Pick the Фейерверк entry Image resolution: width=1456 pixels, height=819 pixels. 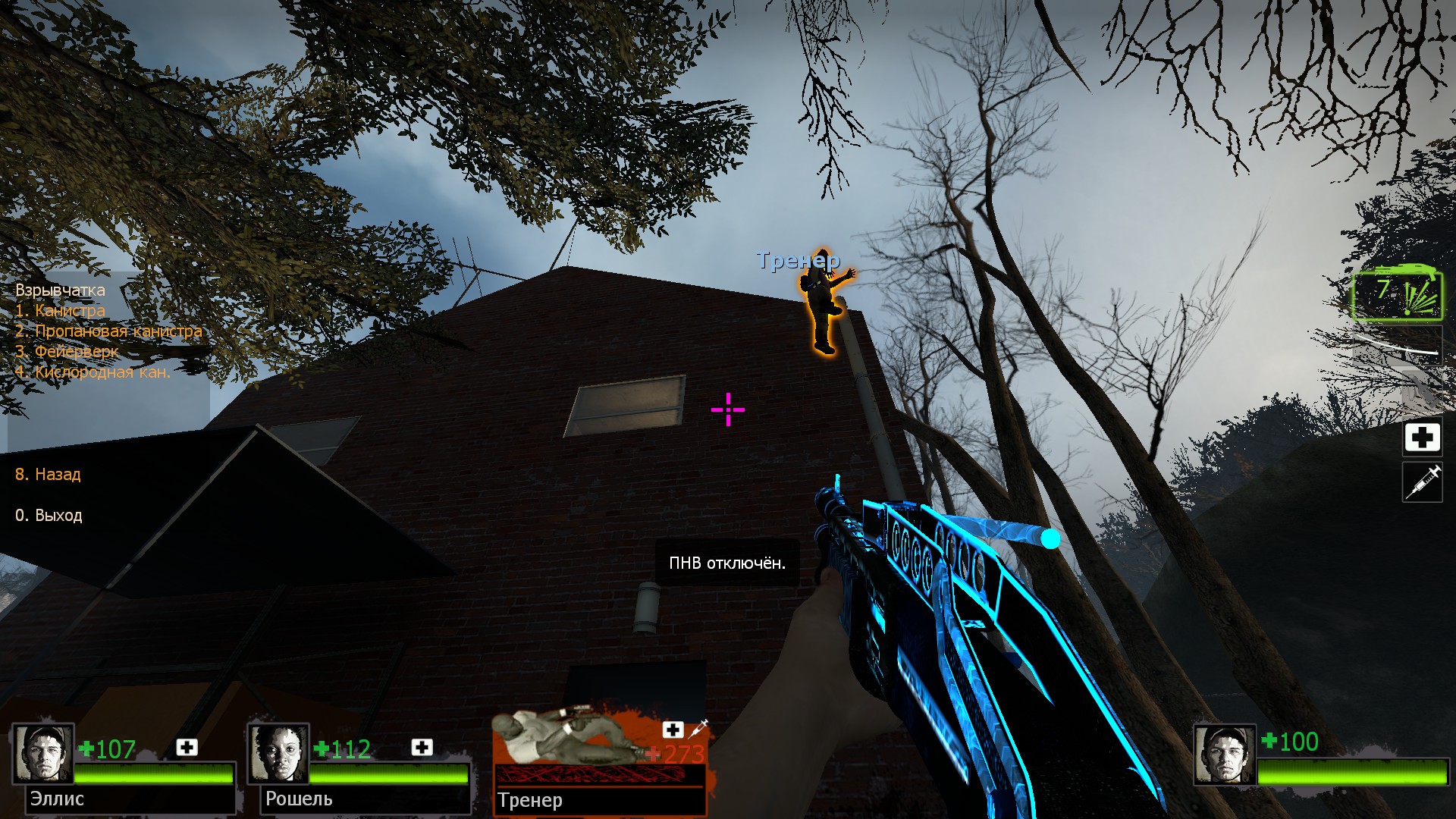tap(67, 352)
